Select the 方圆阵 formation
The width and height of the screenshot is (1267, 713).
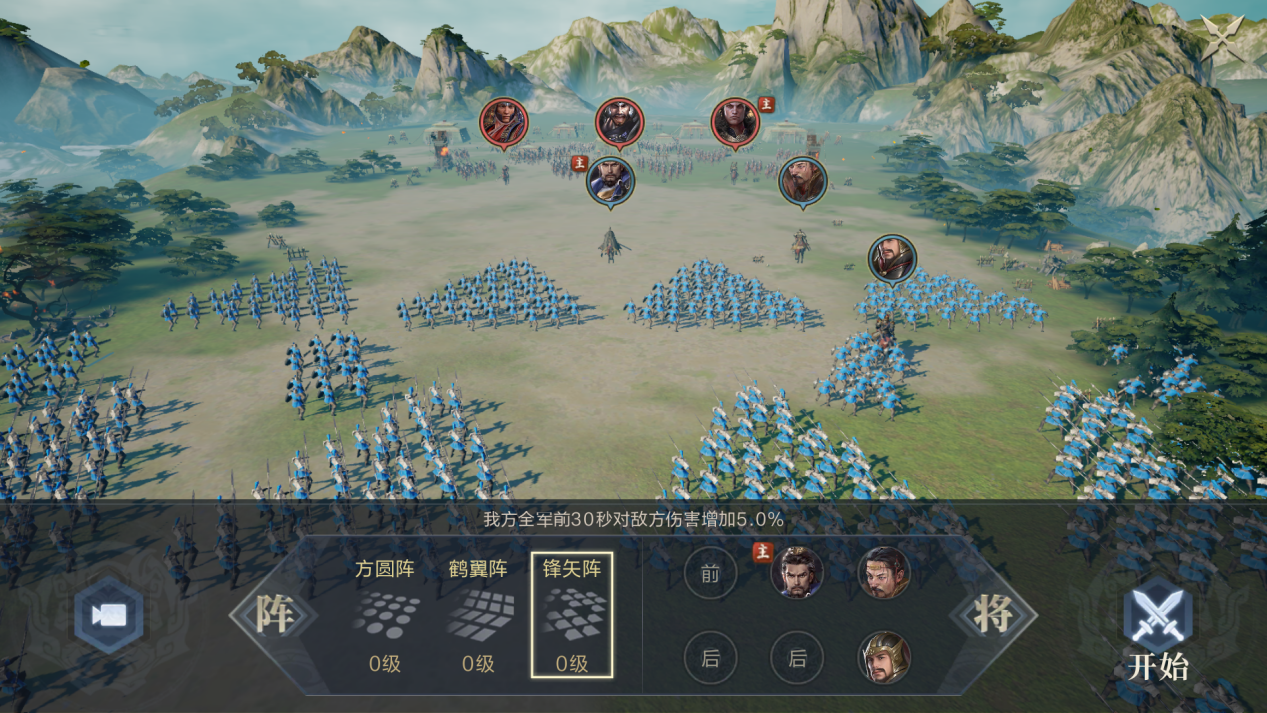[x=386, y=615]
